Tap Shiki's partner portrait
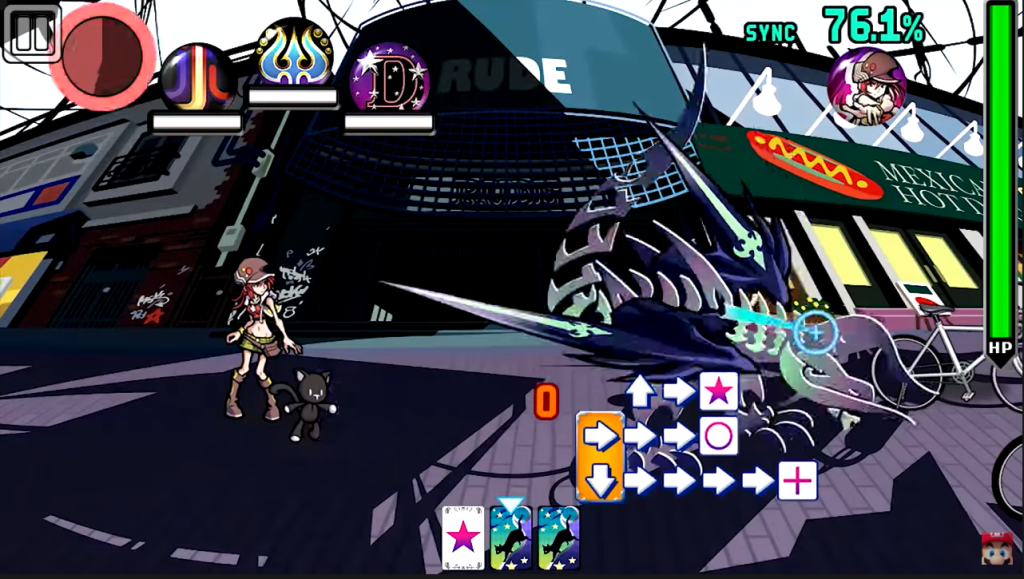This screenshot has height=579, width=1024. [867, 85]
